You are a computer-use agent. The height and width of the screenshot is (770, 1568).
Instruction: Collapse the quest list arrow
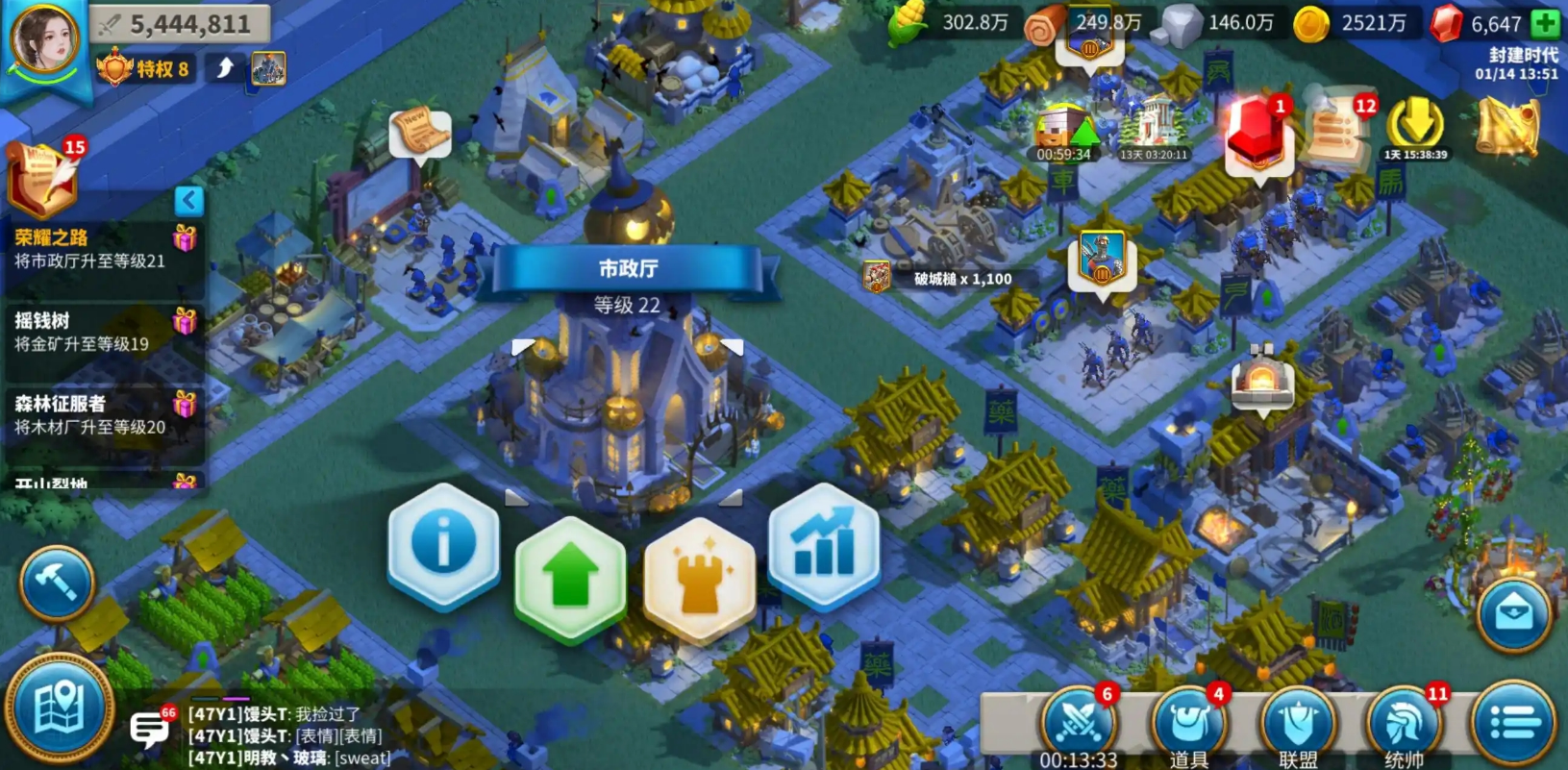189,200
